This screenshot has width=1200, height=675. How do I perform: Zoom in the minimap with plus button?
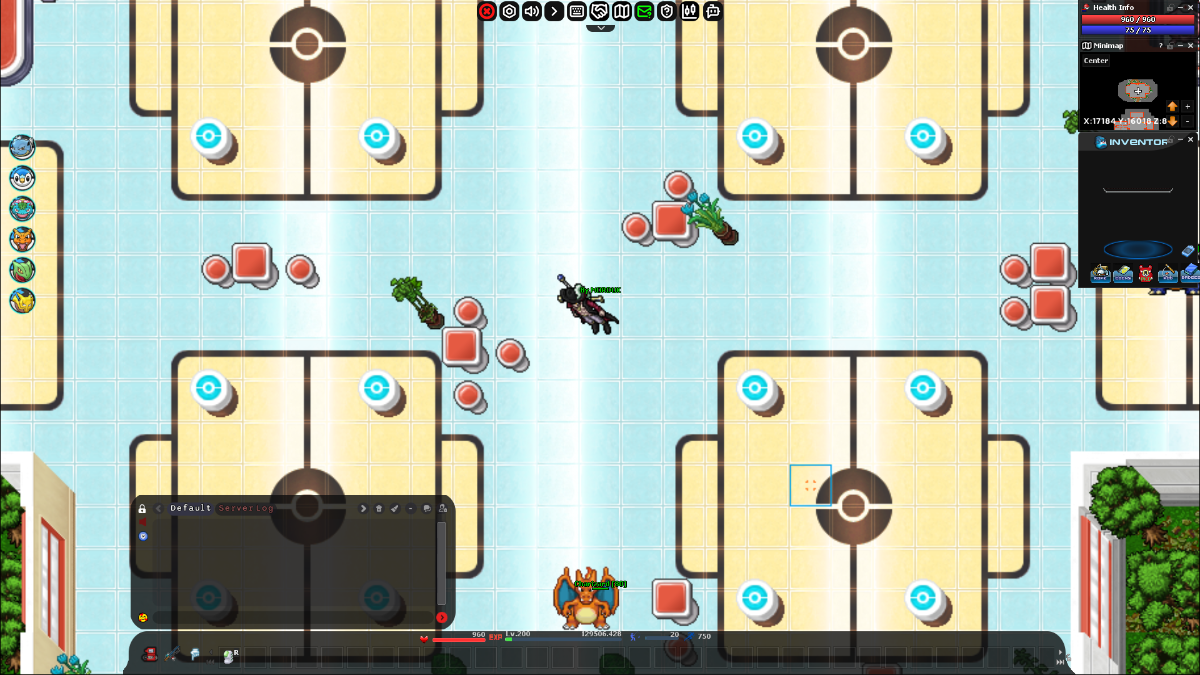point(1187,106)
